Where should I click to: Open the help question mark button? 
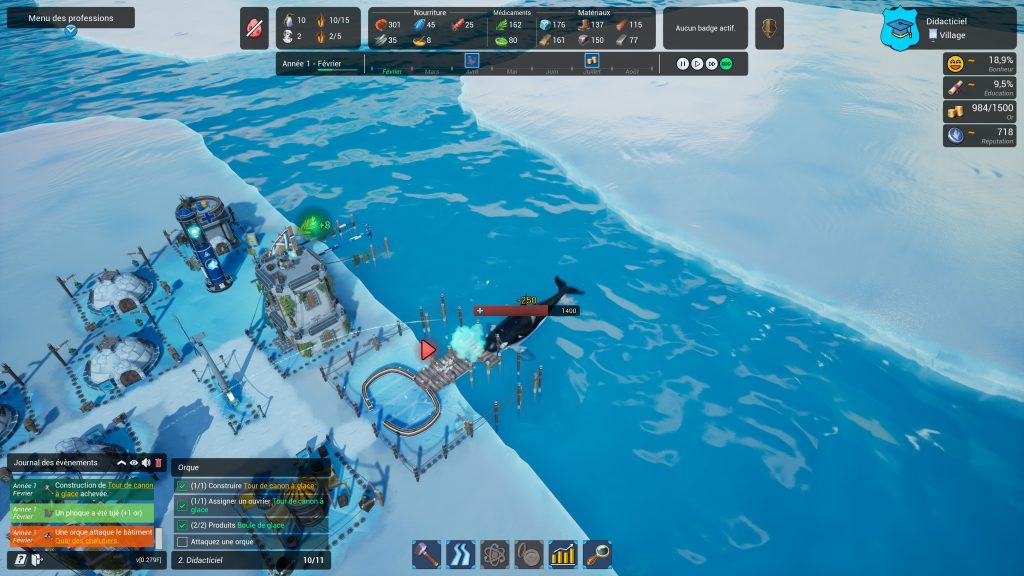(21, 560)
